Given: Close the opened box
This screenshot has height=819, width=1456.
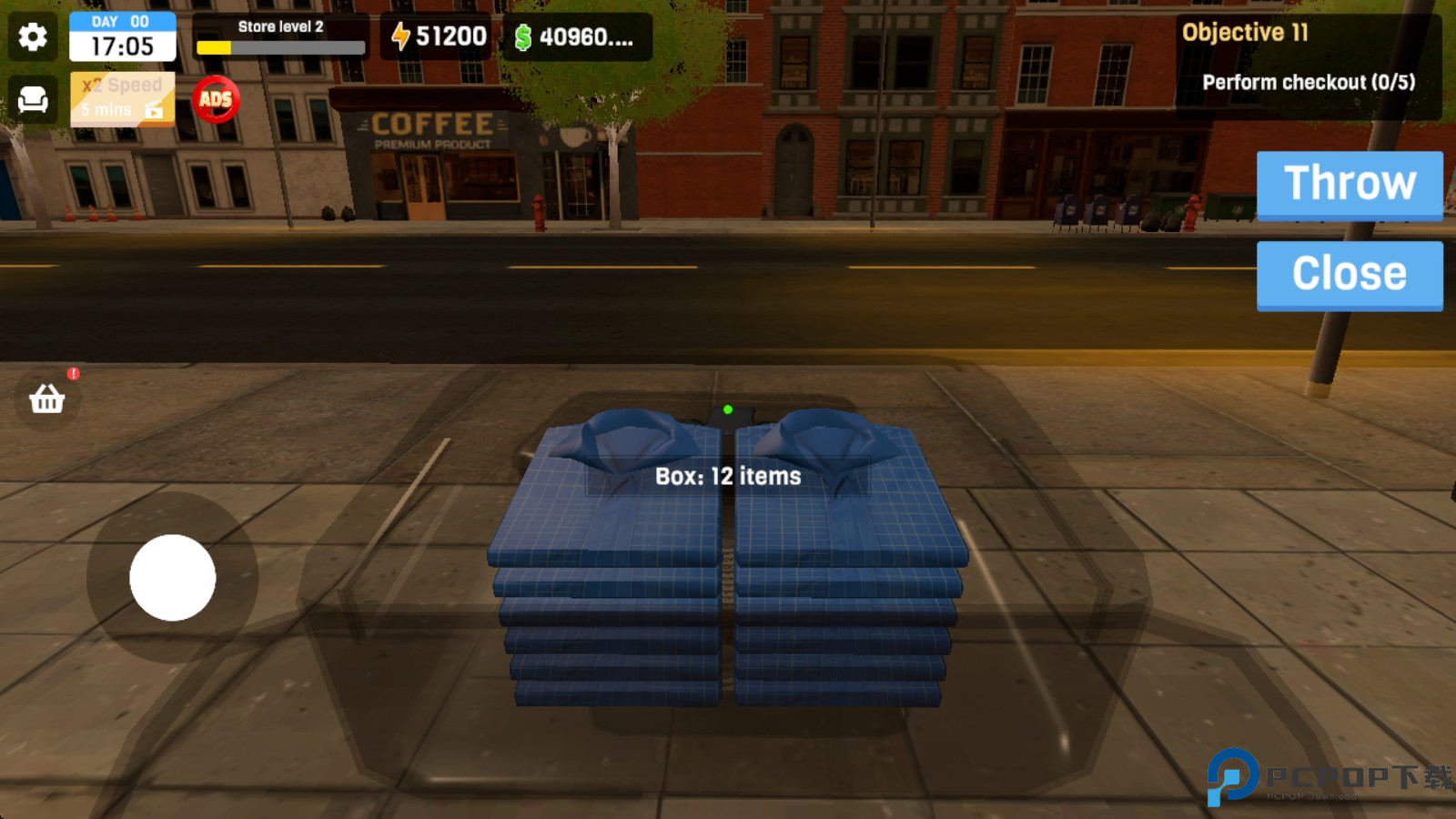Looking at the screenshot, I should 1349,275.
